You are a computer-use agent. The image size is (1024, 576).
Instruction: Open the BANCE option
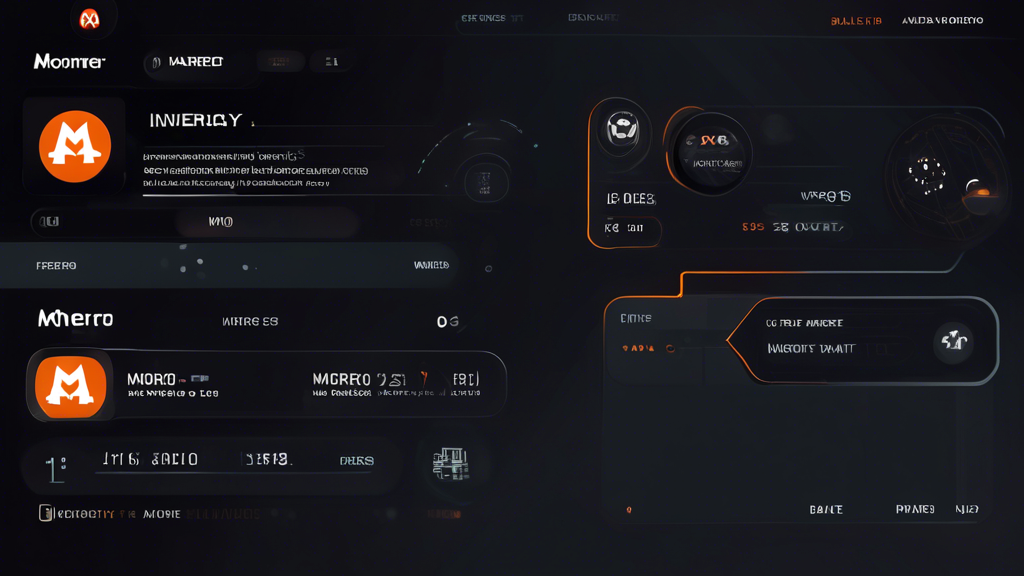(826, 510)
